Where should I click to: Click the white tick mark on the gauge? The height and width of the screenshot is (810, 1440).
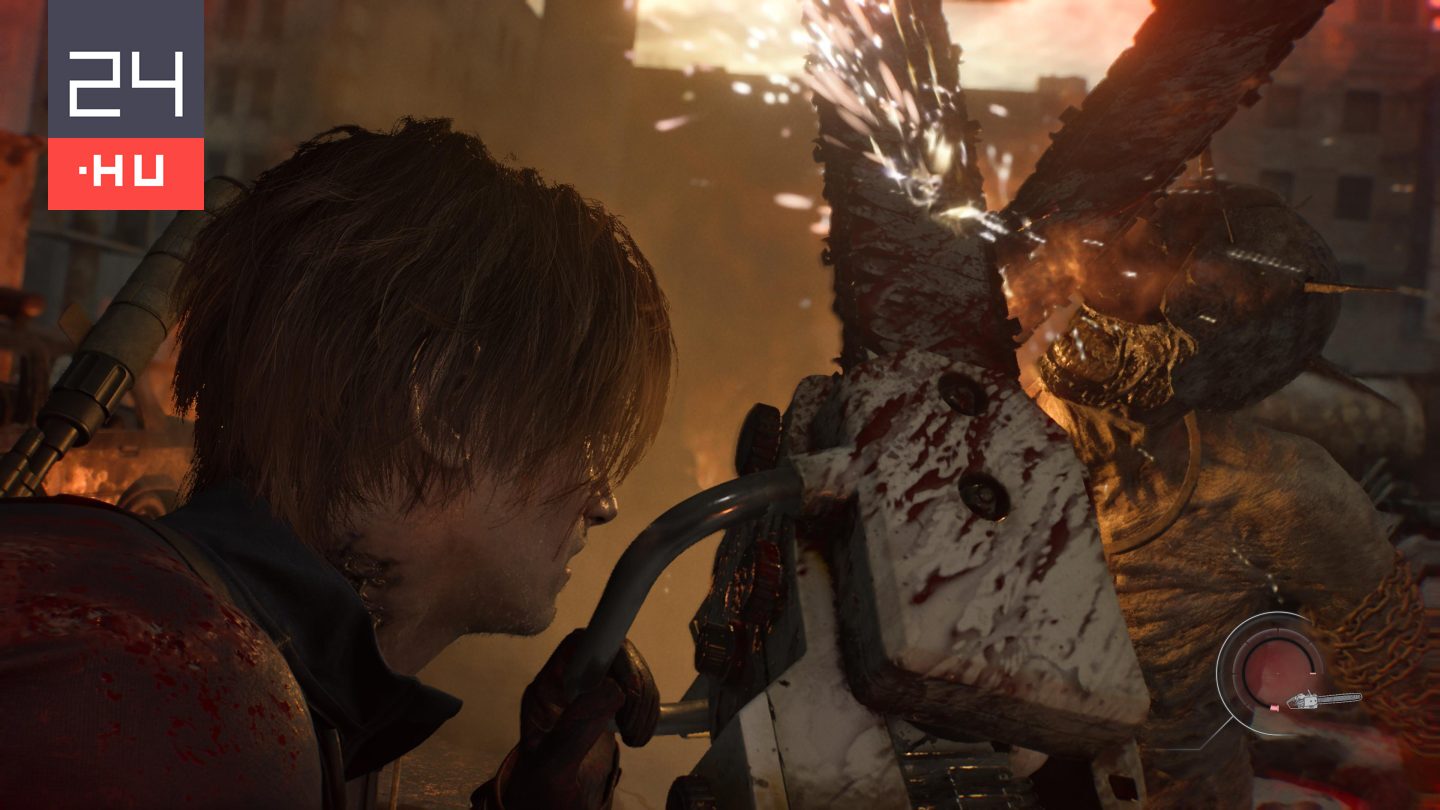click(1312, 673)
